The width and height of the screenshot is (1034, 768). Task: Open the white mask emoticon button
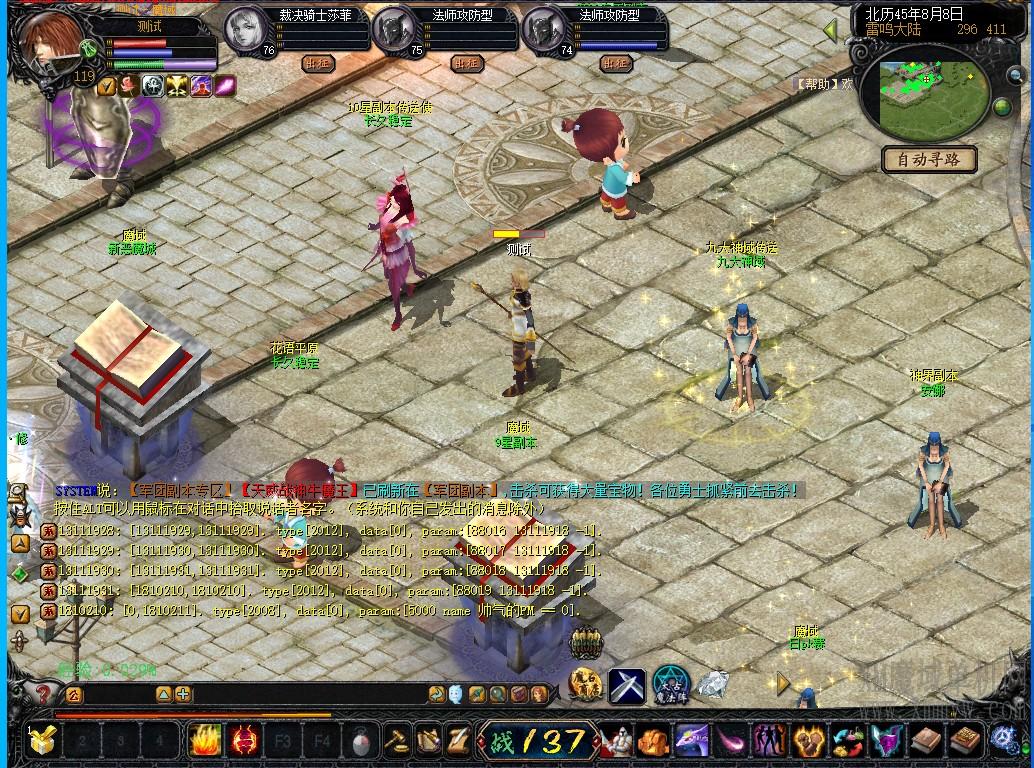coord(456,694)
